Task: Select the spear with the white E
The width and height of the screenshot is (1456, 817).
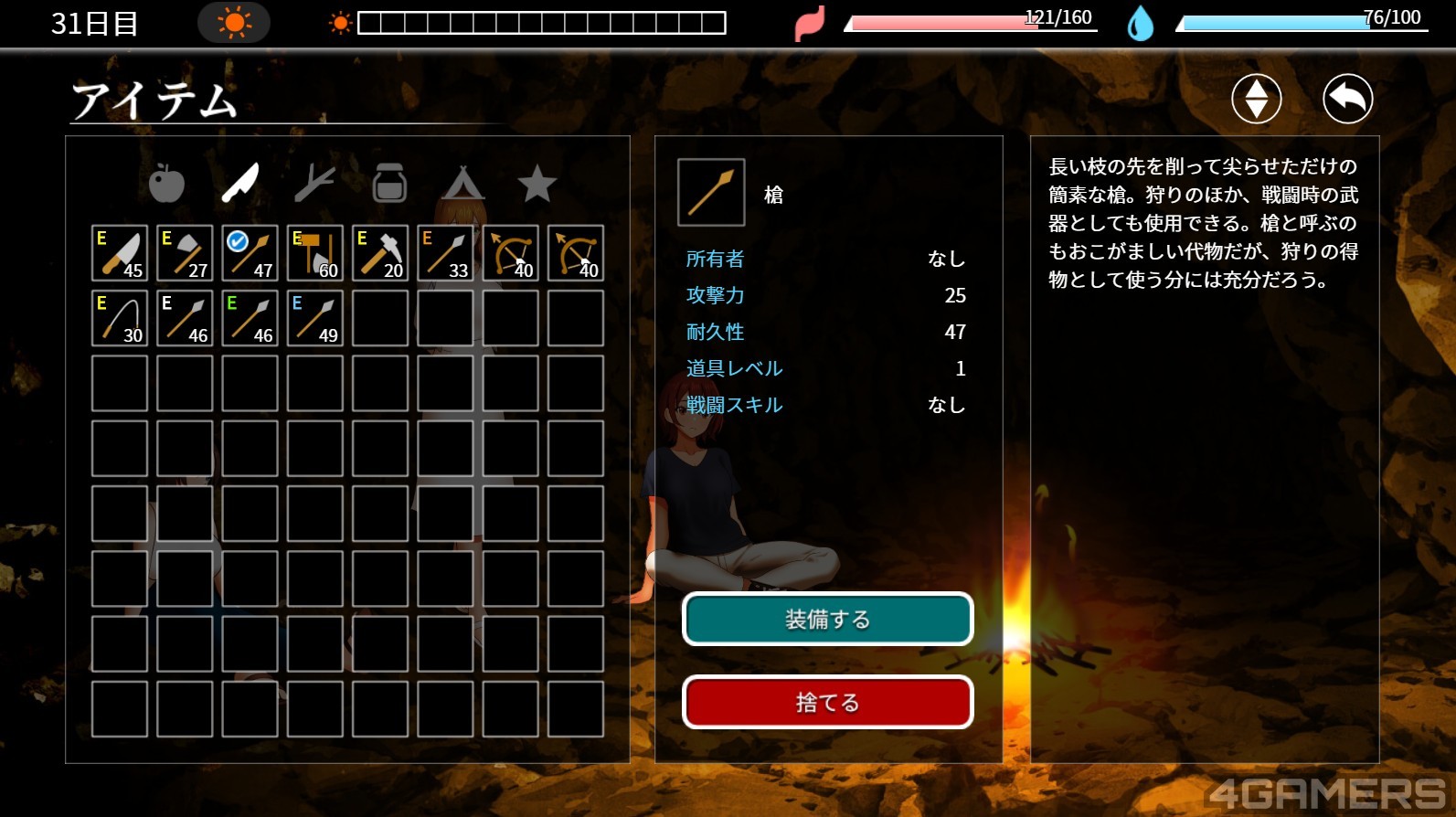Action: [x=185, y=318]
